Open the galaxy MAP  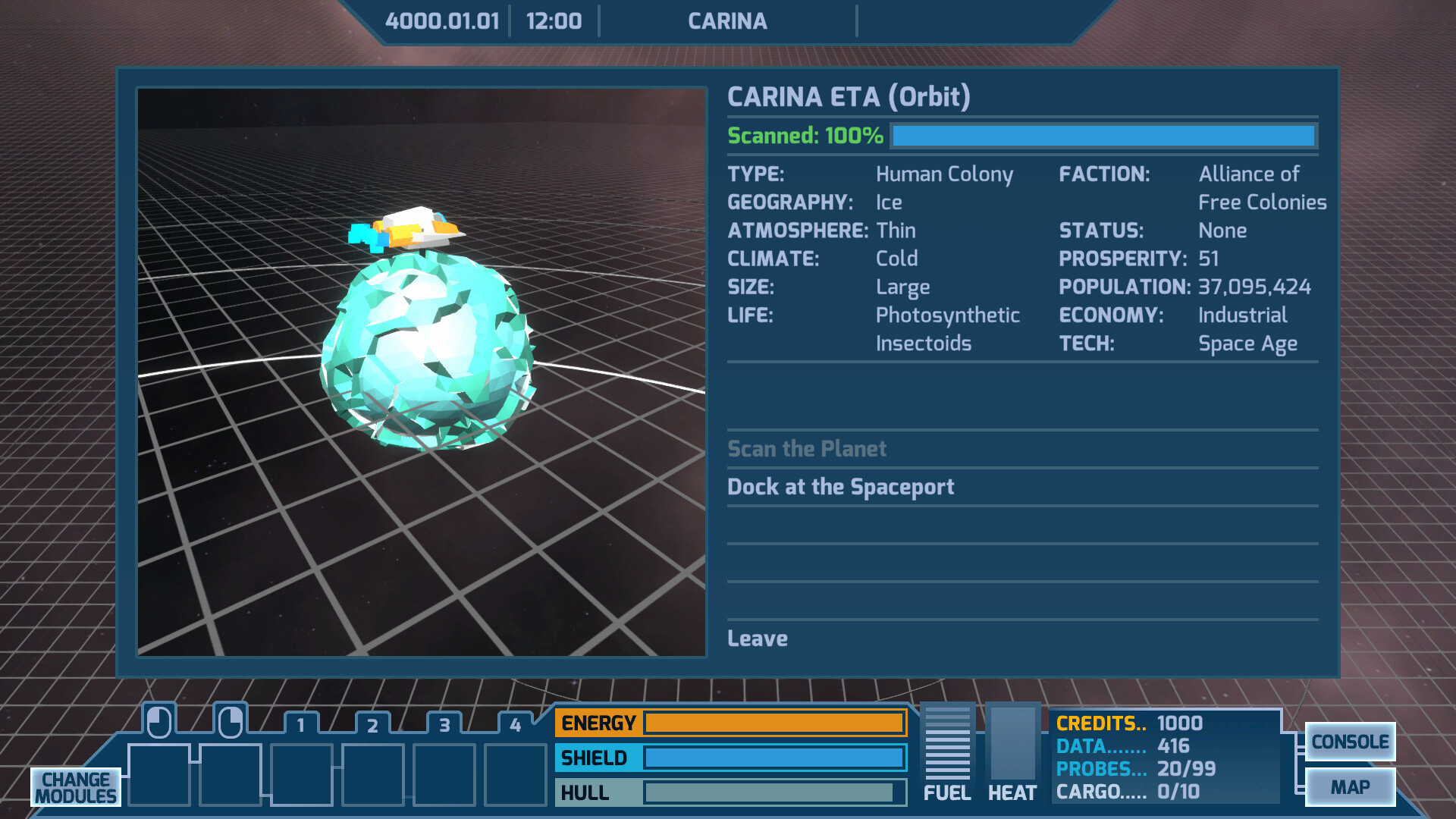[1351, 786]
